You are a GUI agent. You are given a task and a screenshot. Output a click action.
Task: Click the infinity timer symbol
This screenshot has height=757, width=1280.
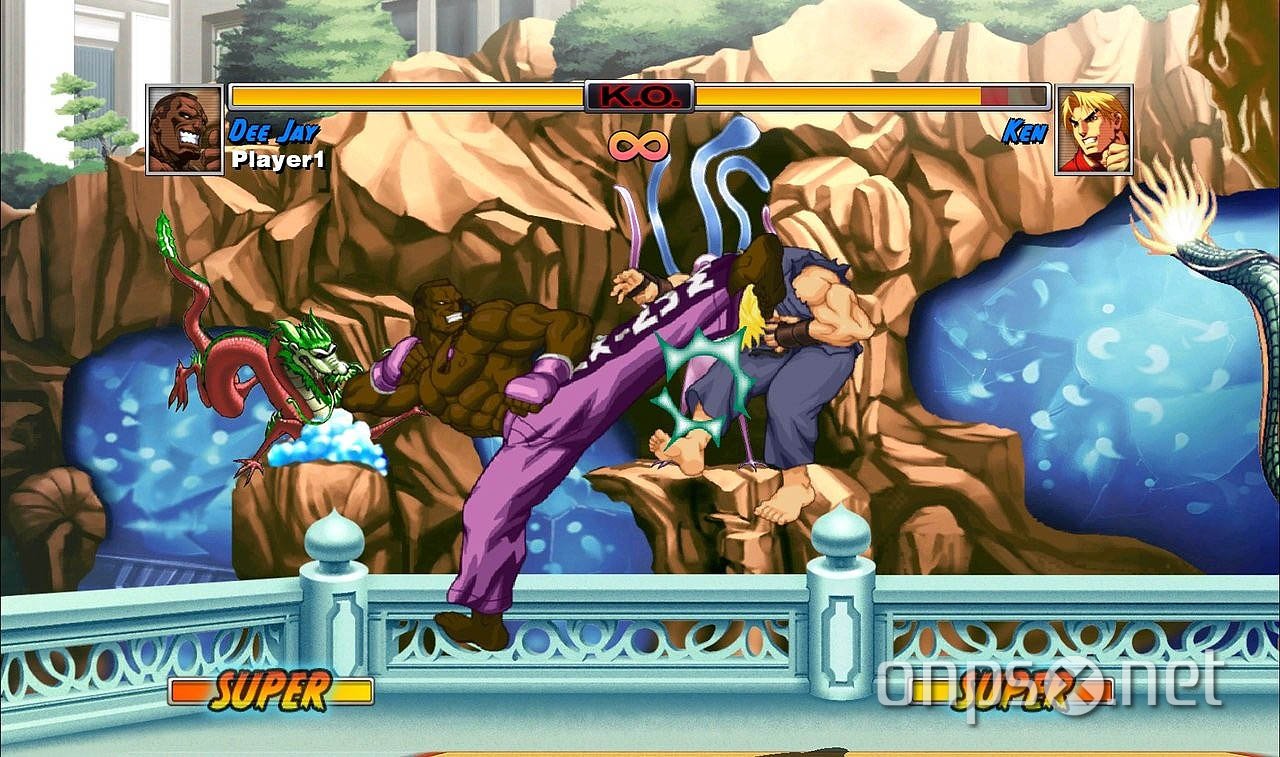coord(641,148)
